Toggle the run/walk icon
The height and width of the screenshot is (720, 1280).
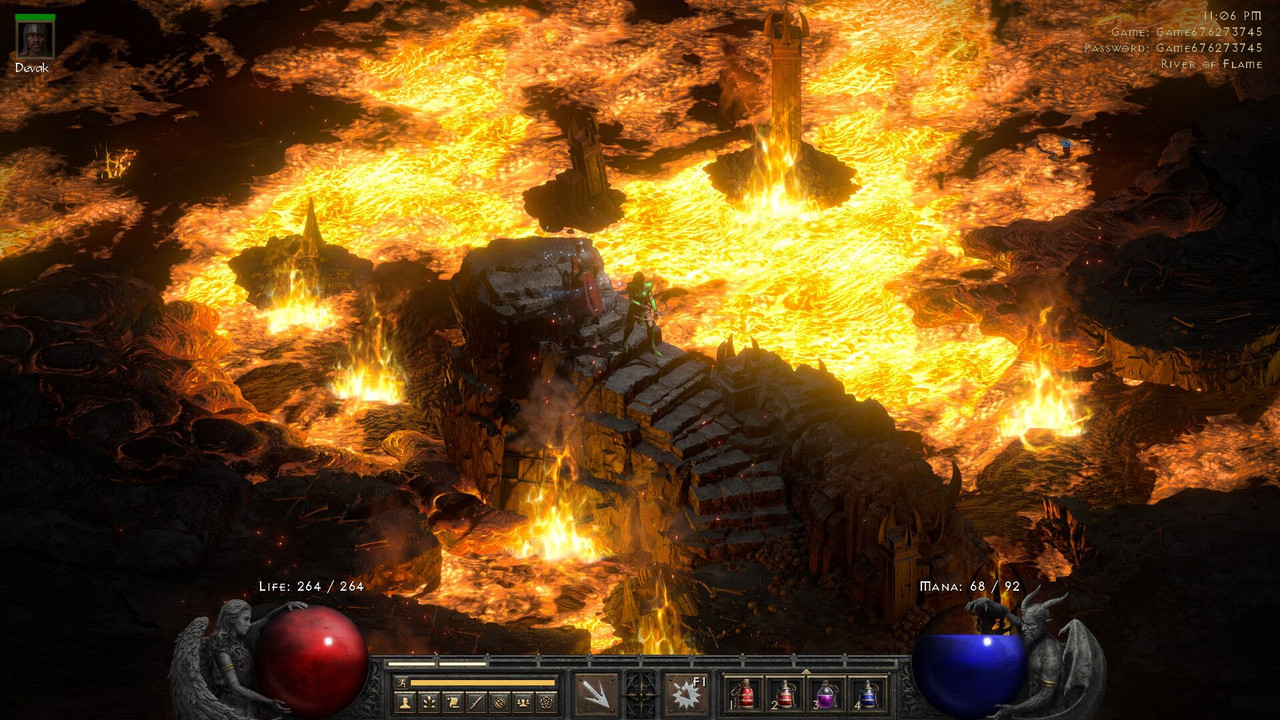402,682
